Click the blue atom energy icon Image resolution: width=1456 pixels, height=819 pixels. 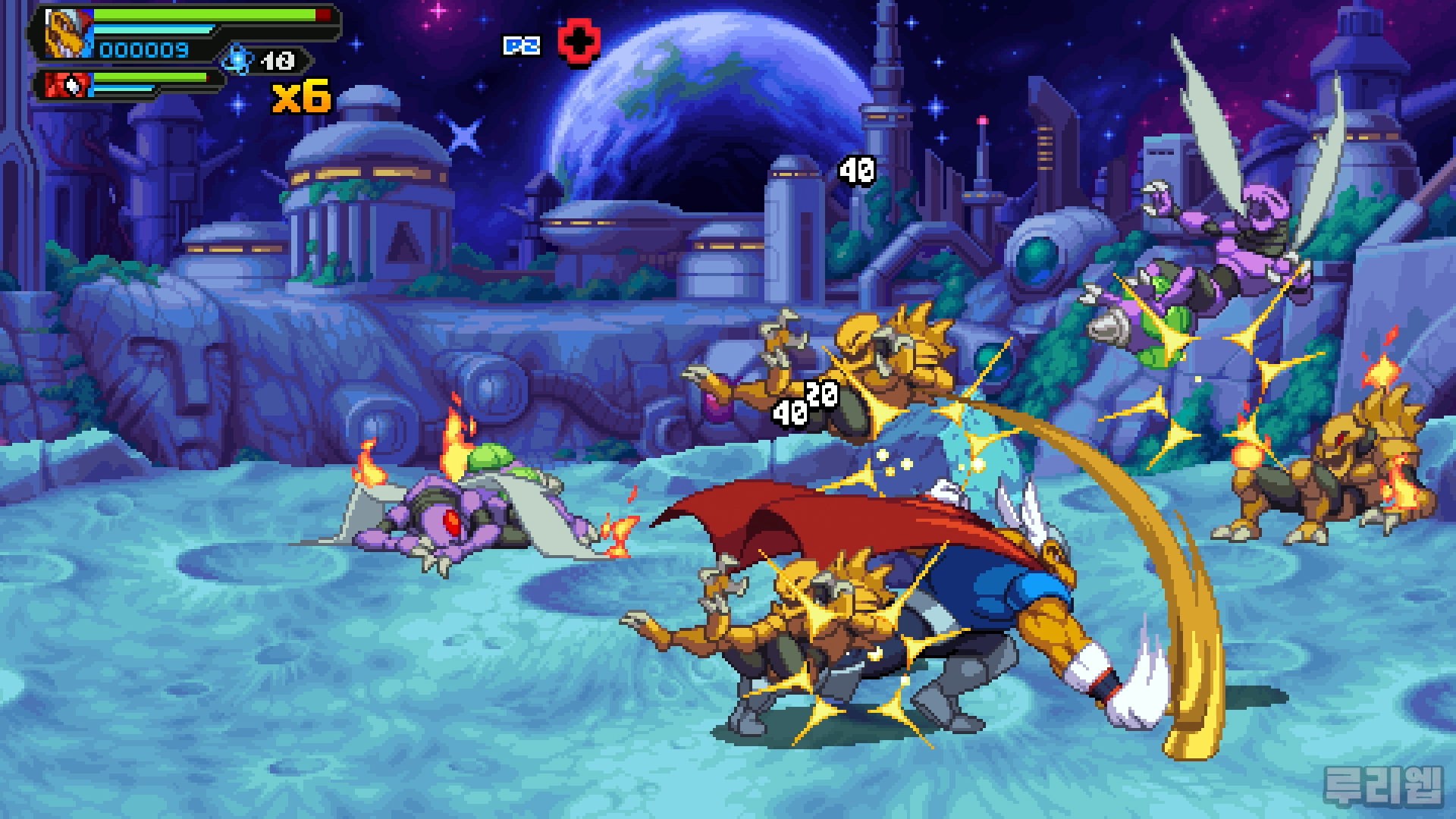click(237, 60)
